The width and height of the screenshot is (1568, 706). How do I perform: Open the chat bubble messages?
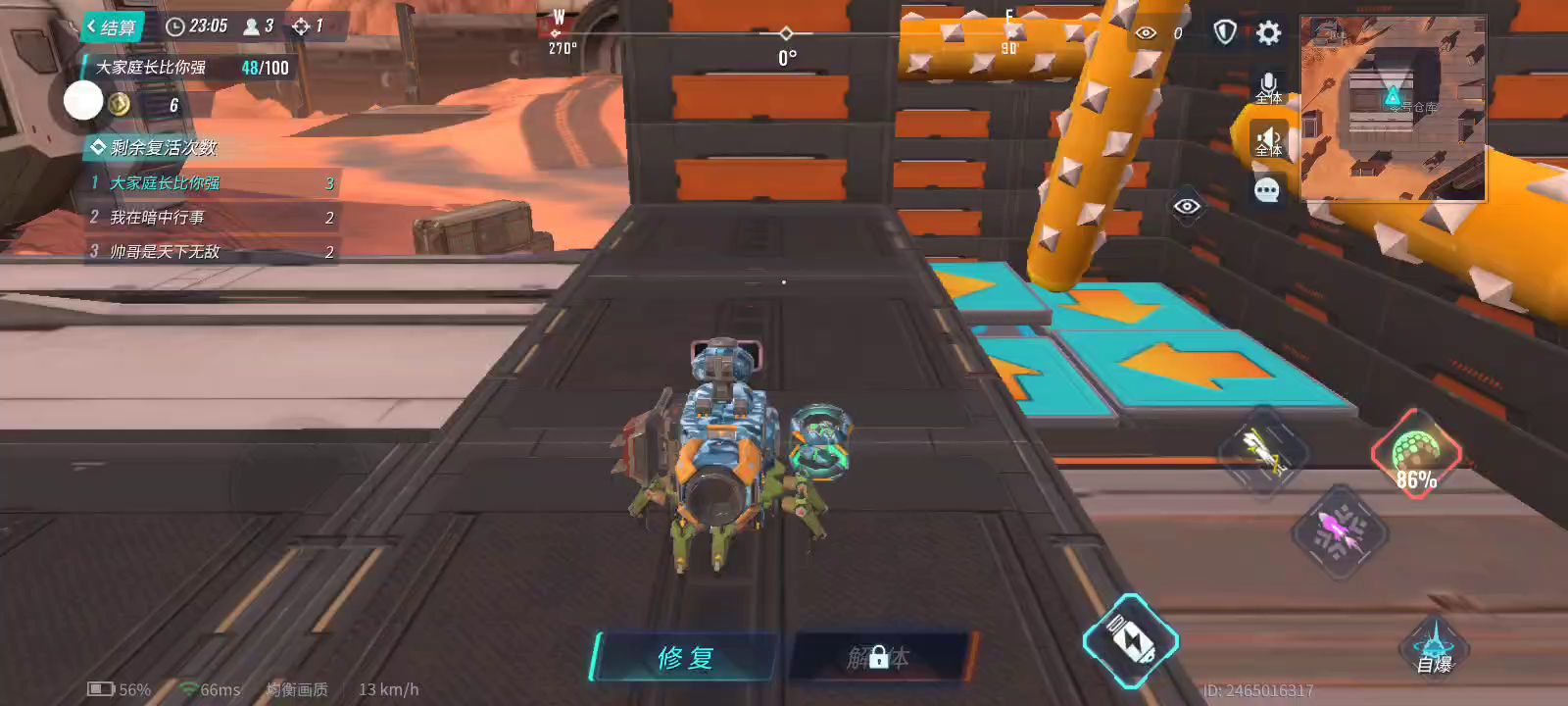(1266, 190)
